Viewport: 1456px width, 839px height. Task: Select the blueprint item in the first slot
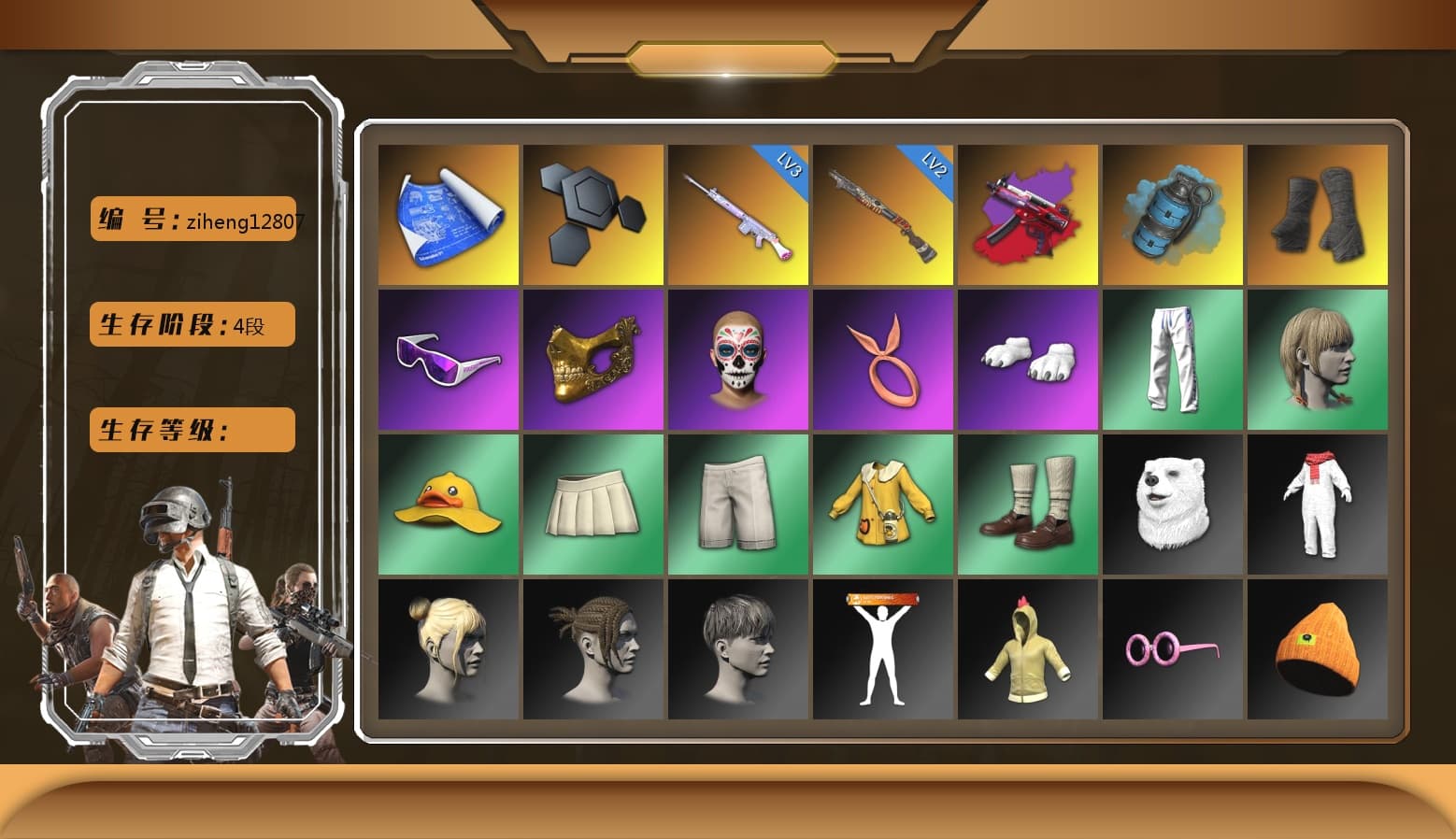tap(446, 213)
